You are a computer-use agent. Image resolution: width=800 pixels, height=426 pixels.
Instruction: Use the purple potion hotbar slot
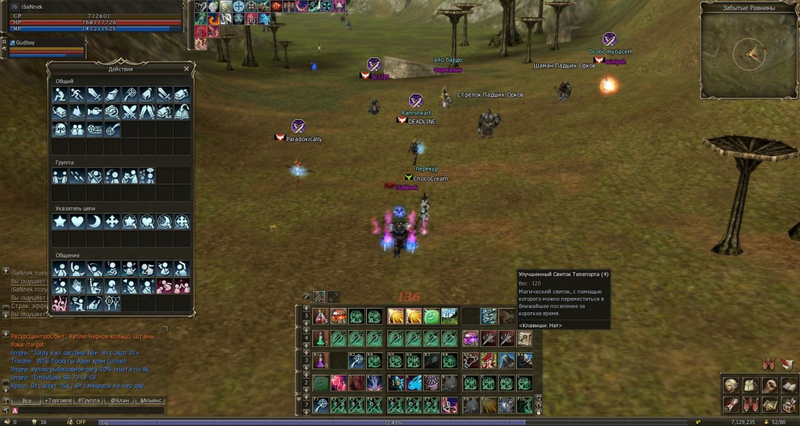point(321,361)
